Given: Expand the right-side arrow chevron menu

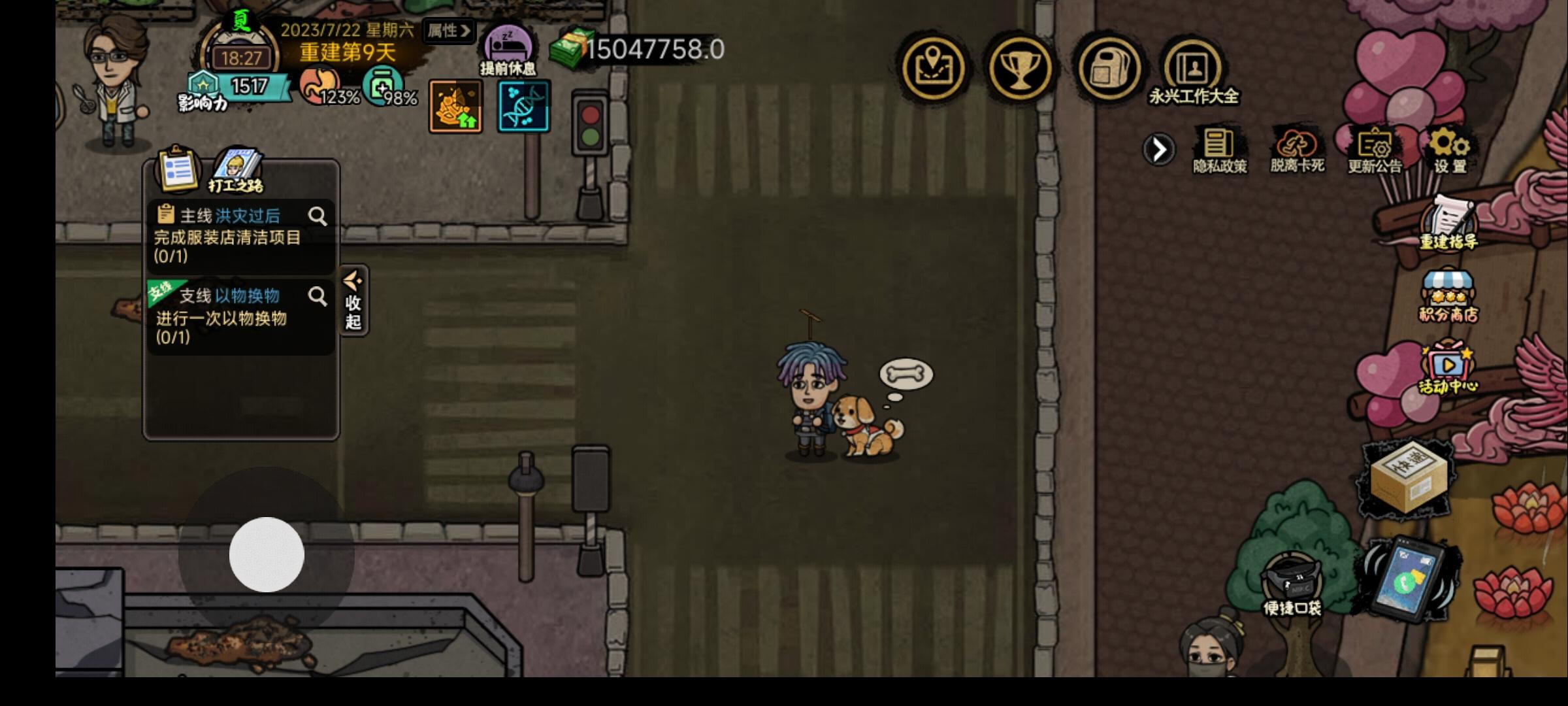Looking at the screenshot, I should click(1160, 149).
